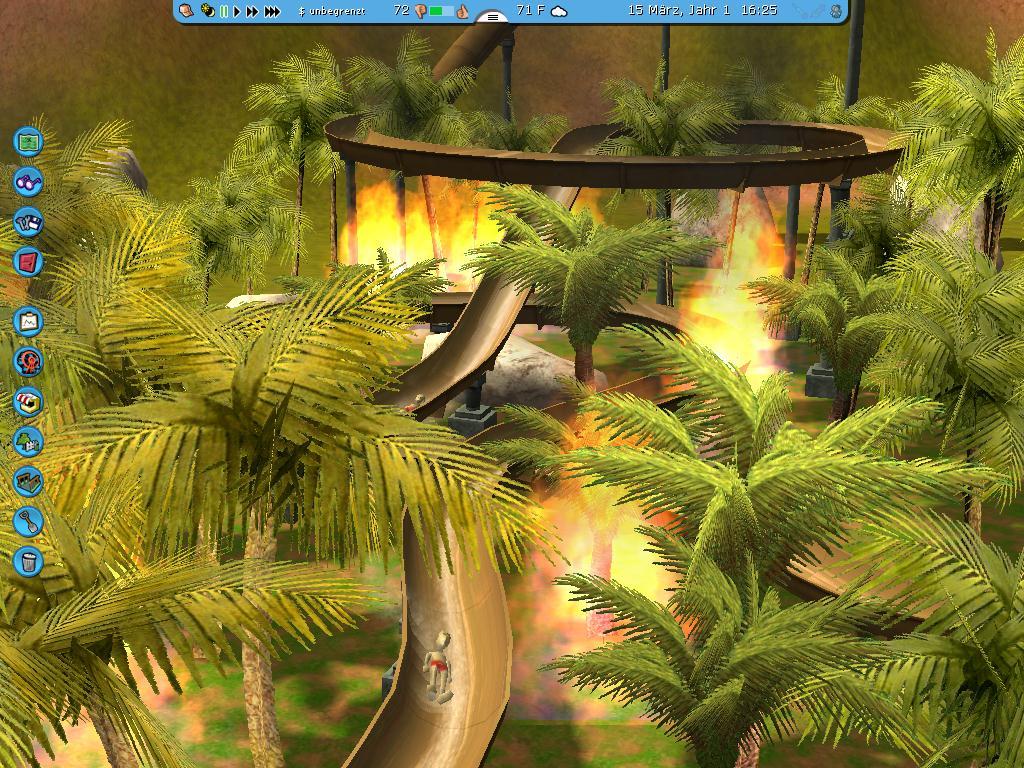
Task: Open park management chart icon
Action: click(x=28, y=321)
